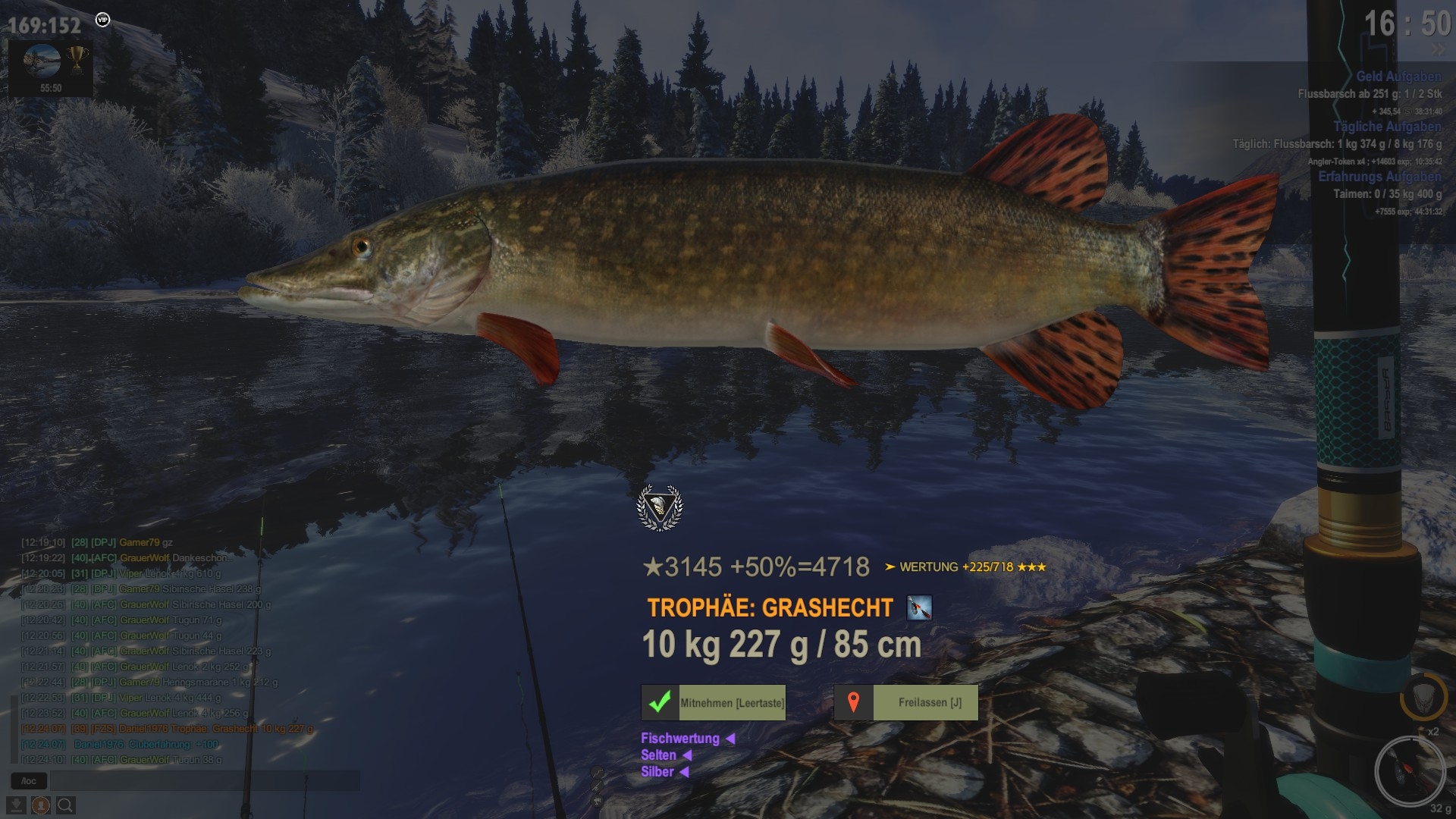Open the Geld Aufgaben task header
Viewport: 1456px width, 819px height.
[x=1398, y=77]
